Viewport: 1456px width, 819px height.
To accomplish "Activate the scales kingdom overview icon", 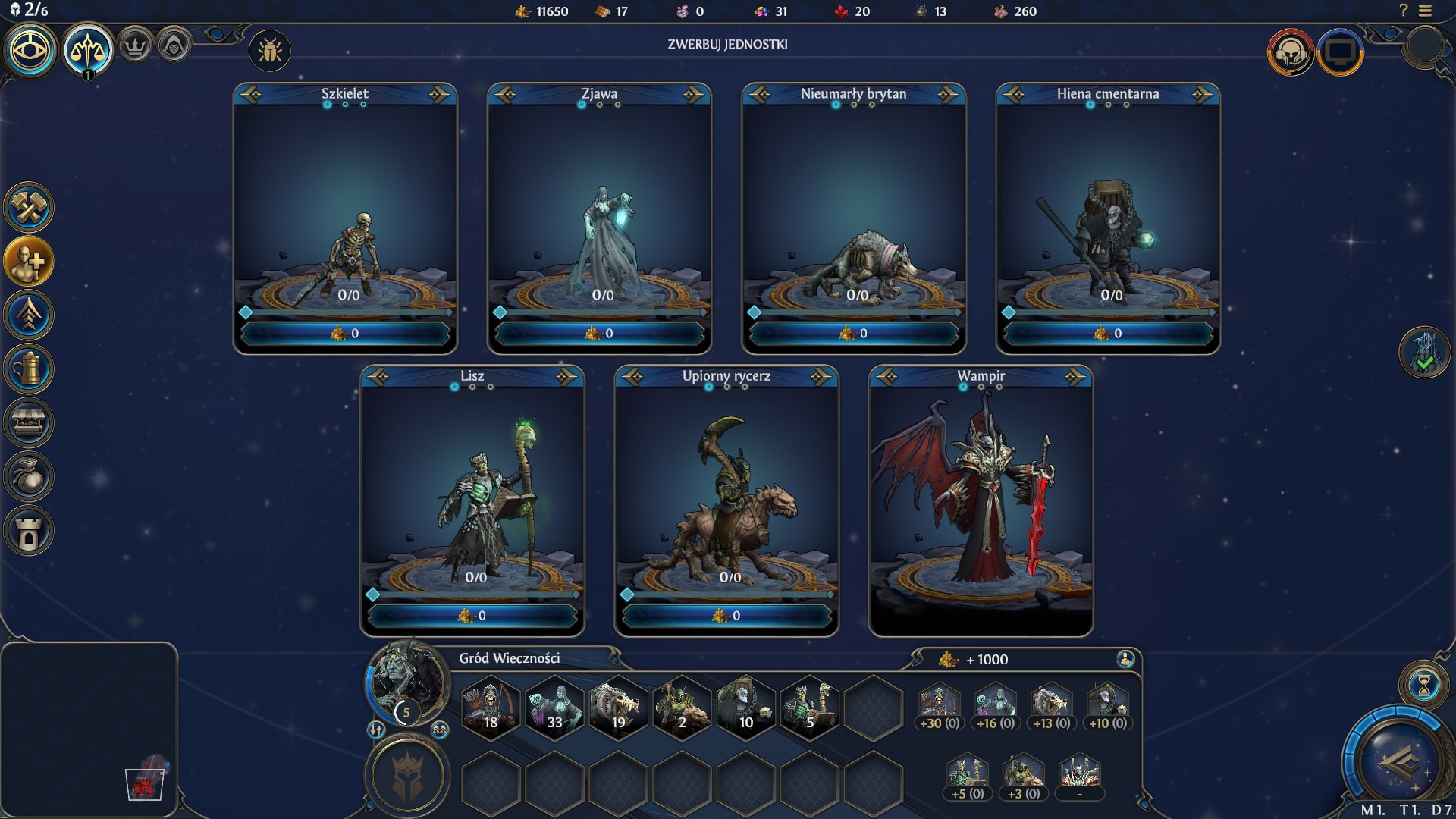I will pyautogui.click(x=88, y=50).
